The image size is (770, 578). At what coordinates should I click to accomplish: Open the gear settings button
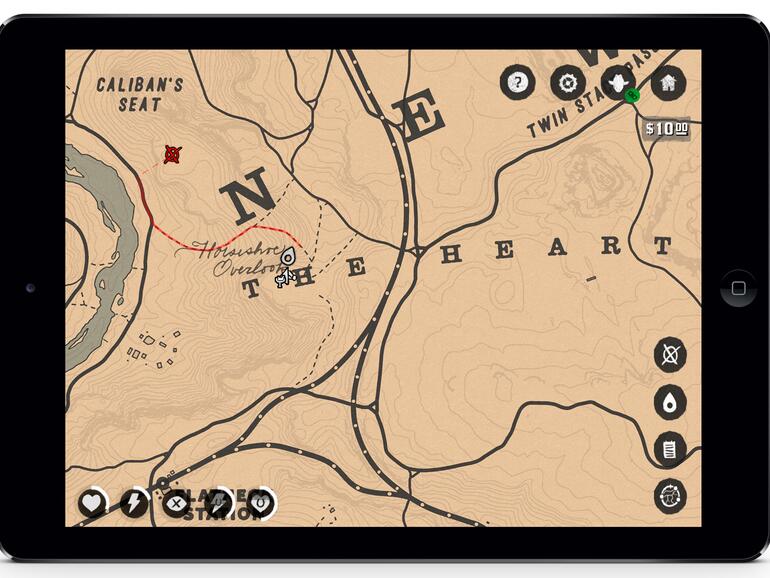[x=568, y=82]
